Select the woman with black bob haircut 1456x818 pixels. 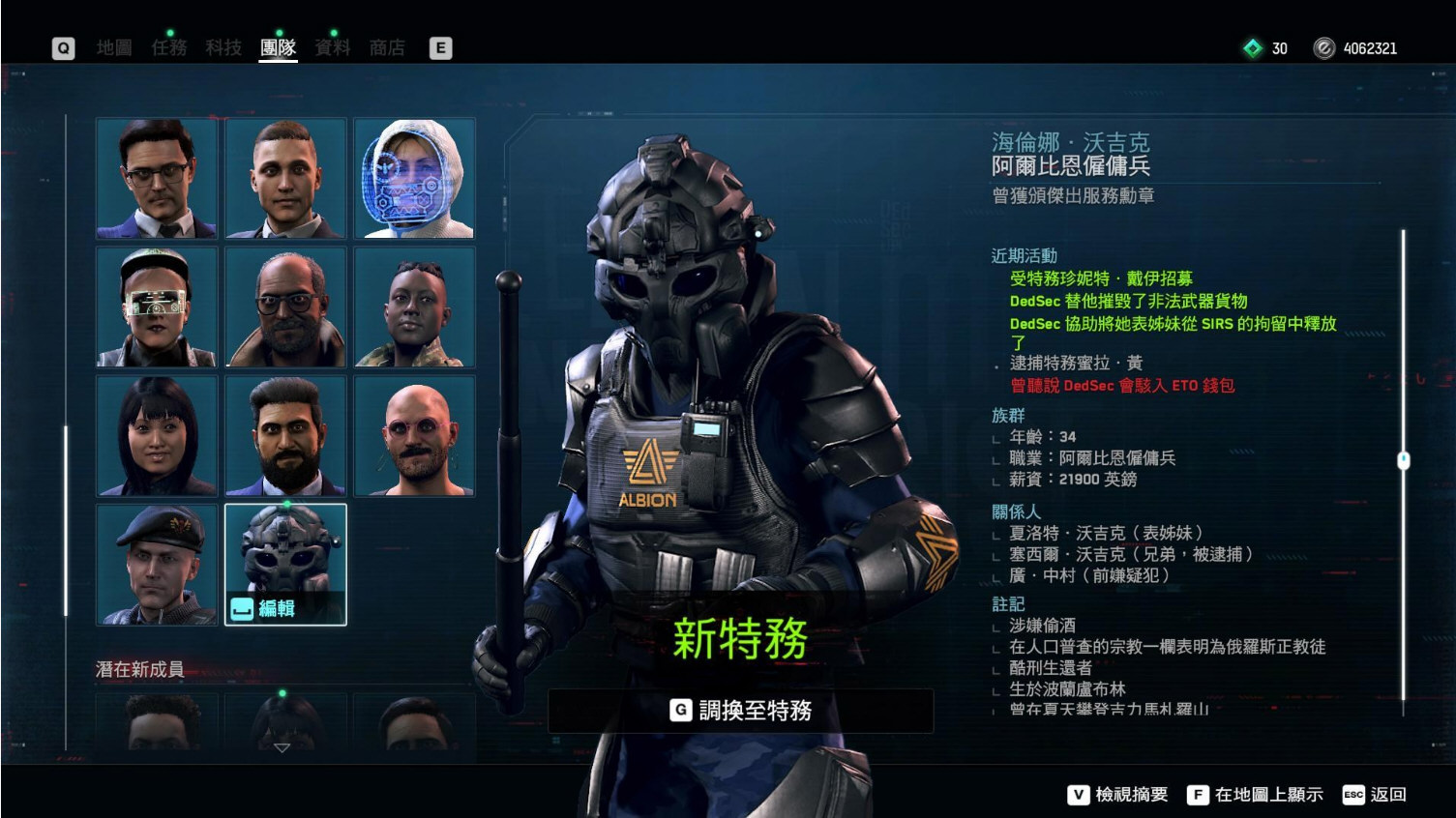point(157,436)
